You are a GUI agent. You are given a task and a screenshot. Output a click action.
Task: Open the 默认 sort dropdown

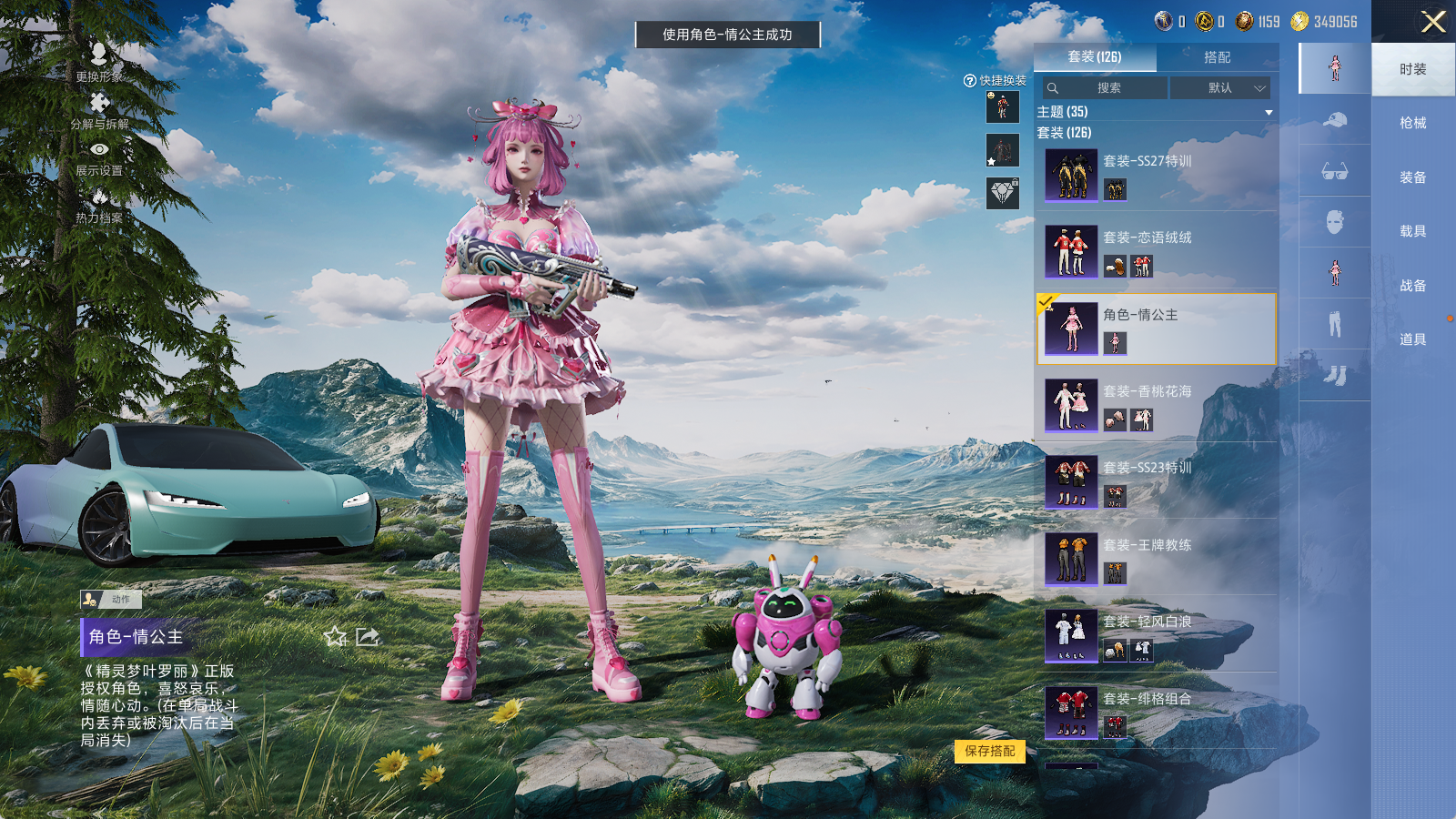click(x=1220, y=88)
